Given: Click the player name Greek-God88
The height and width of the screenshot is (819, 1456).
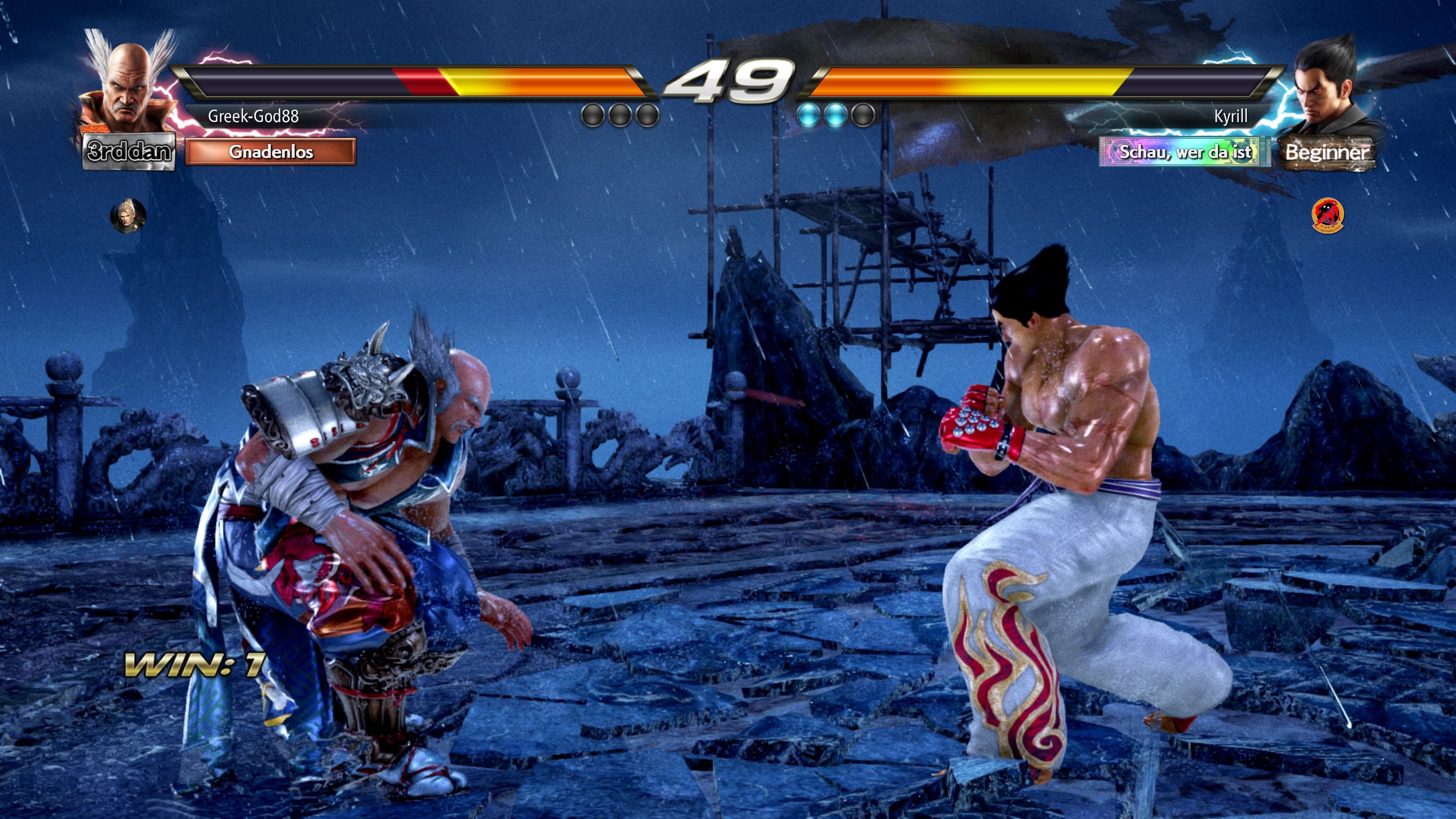Looking at the screenshot, I should tap(253, 117).
